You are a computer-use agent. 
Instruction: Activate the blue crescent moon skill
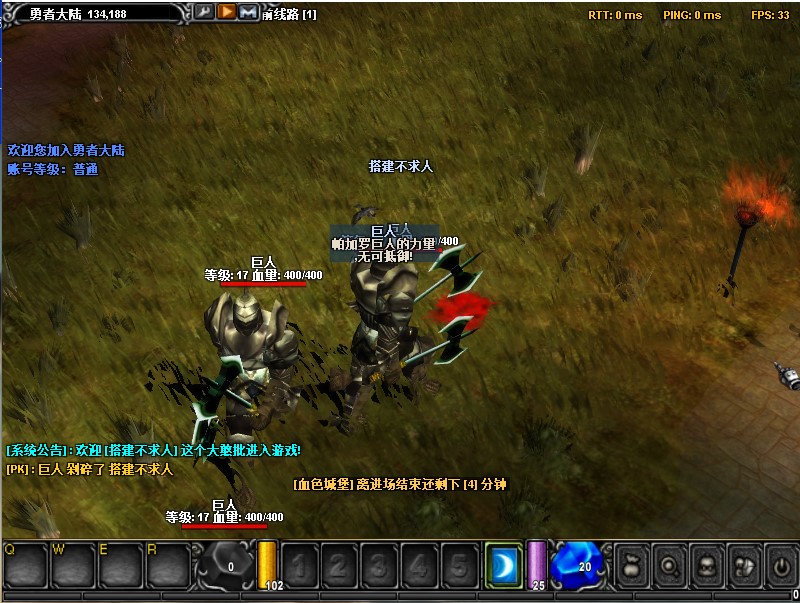pyautogui.click(x=503, y=566)
